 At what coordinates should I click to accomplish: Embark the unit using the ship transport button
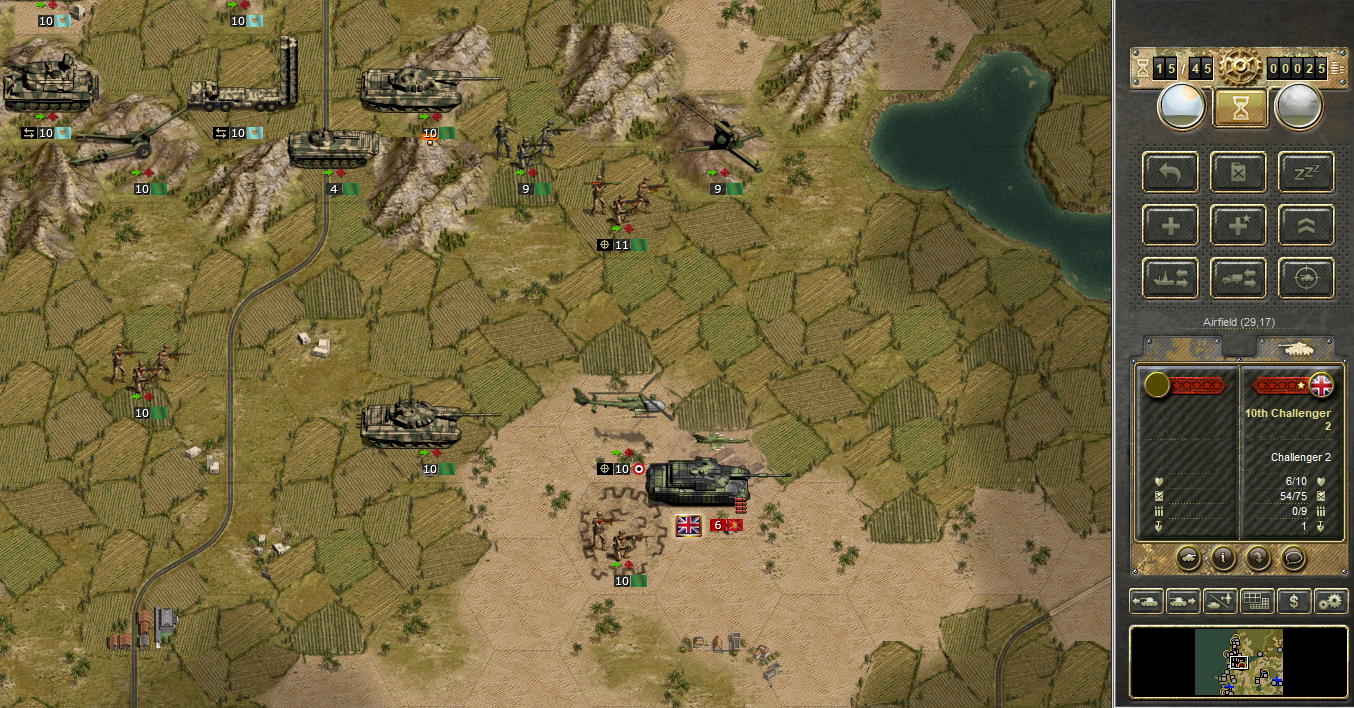1170,277
